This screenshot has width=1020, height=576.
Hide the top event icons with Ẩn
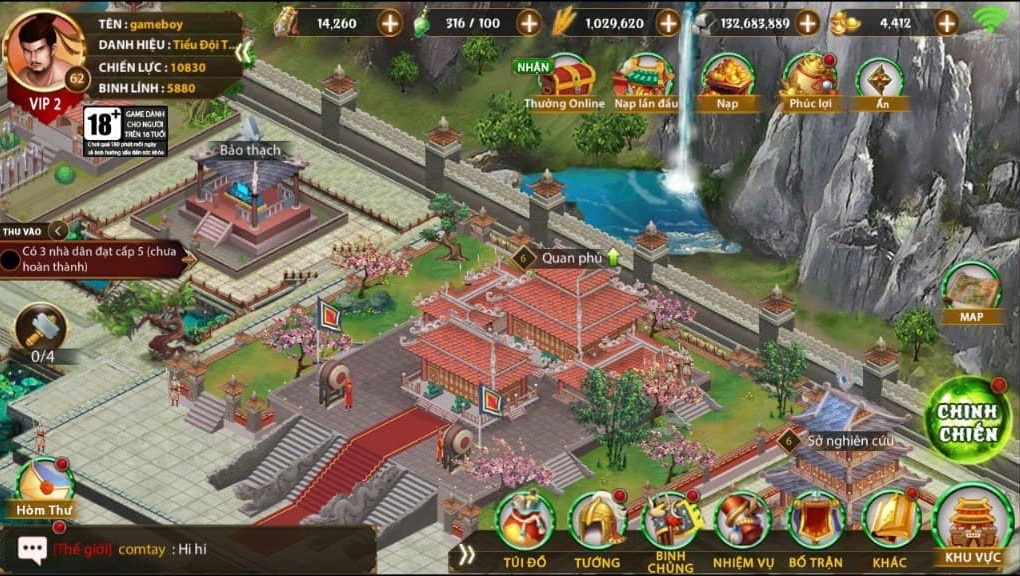click(x=880, y=80)
